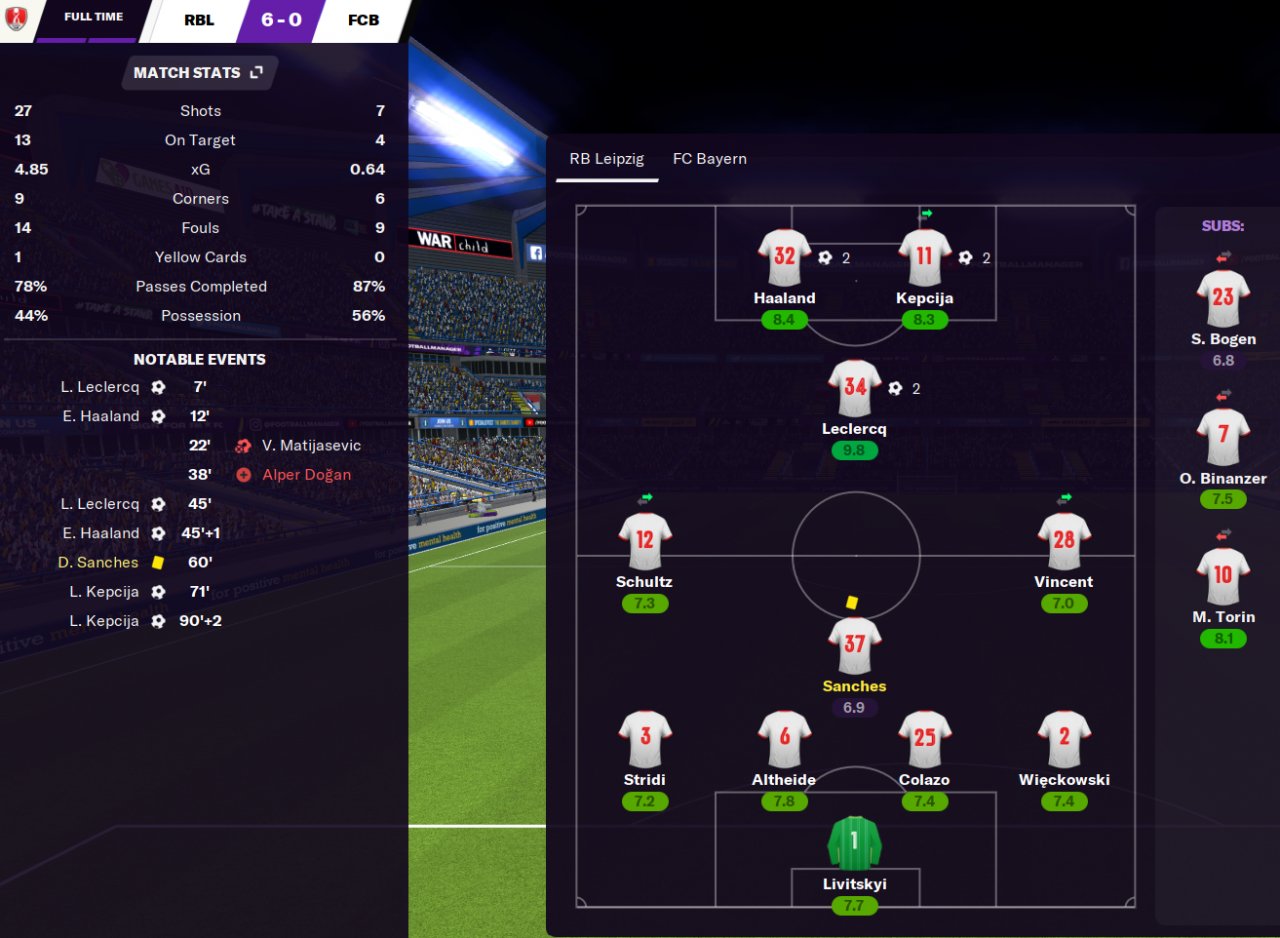Open Altheide's number 6 shirt
The height and width of the screenshot is (938, 1280).
coord(784,739)
